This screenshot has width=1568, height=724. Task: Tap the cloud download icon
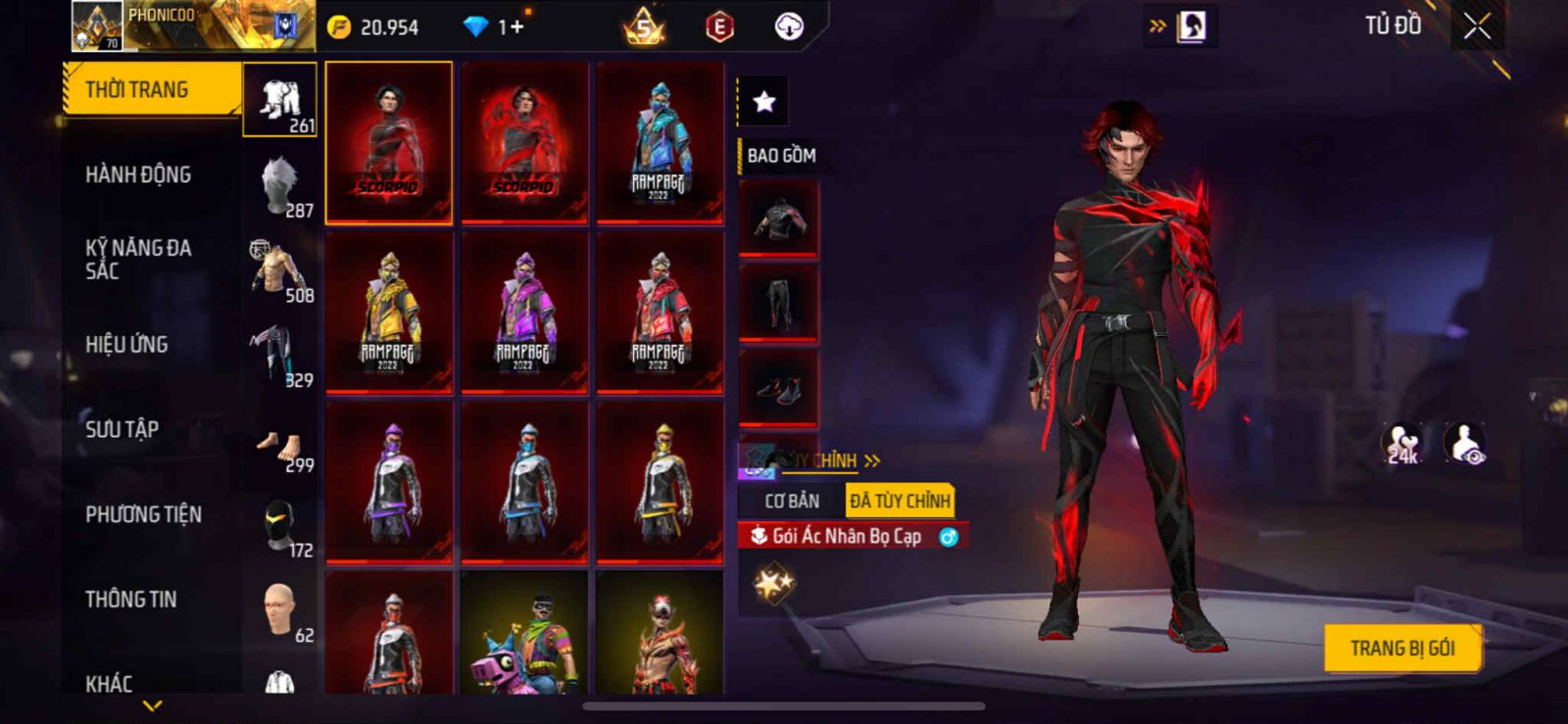click(x=789, y=27)
